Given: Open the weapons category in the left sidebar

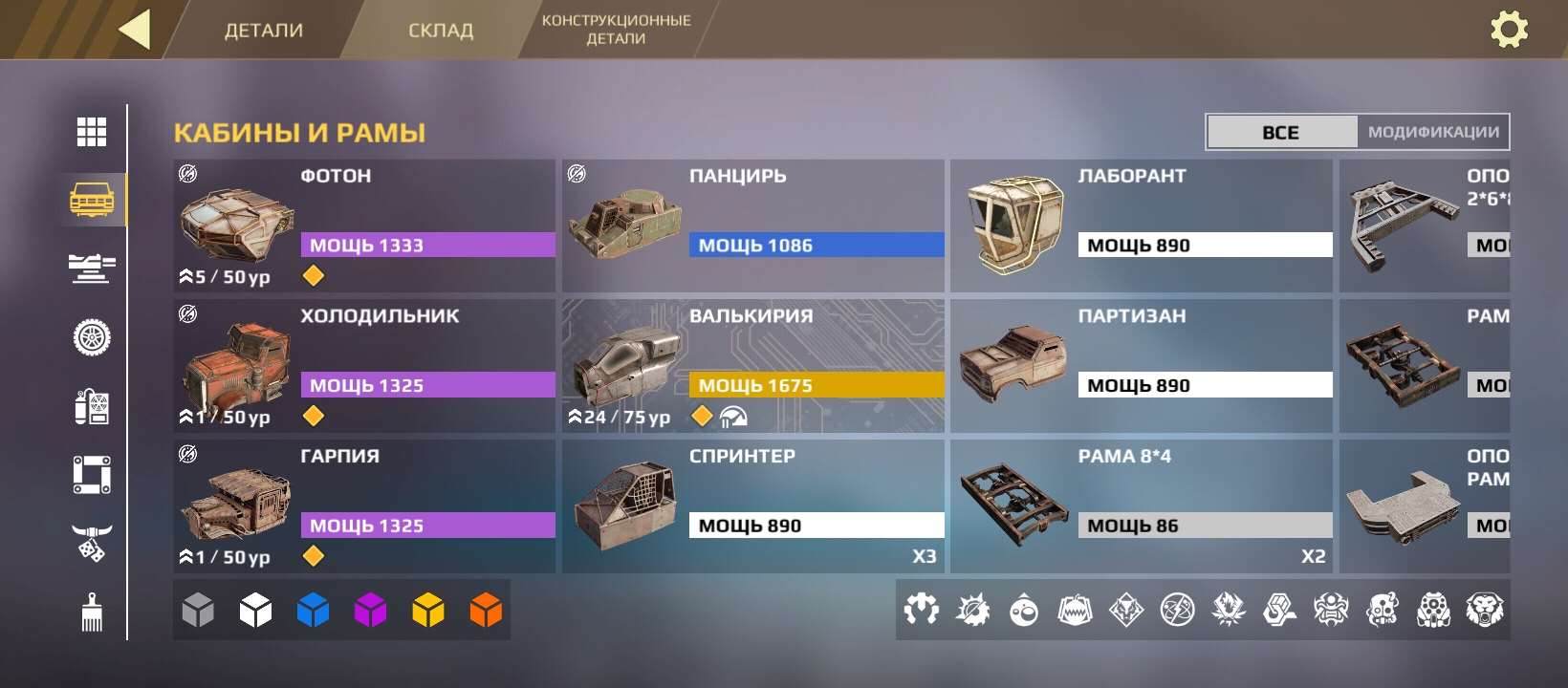Looking at the screenshot, I should coord(91,269).
